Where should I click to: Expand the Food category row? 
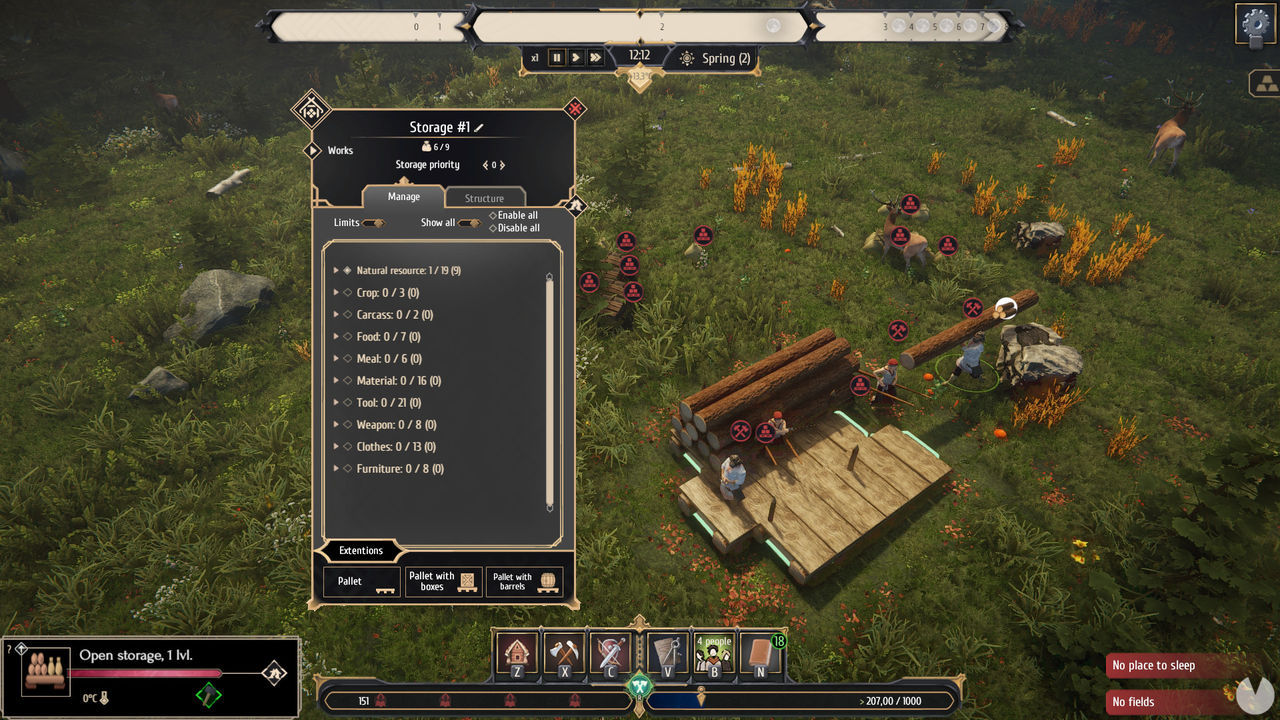pos(337,337)
